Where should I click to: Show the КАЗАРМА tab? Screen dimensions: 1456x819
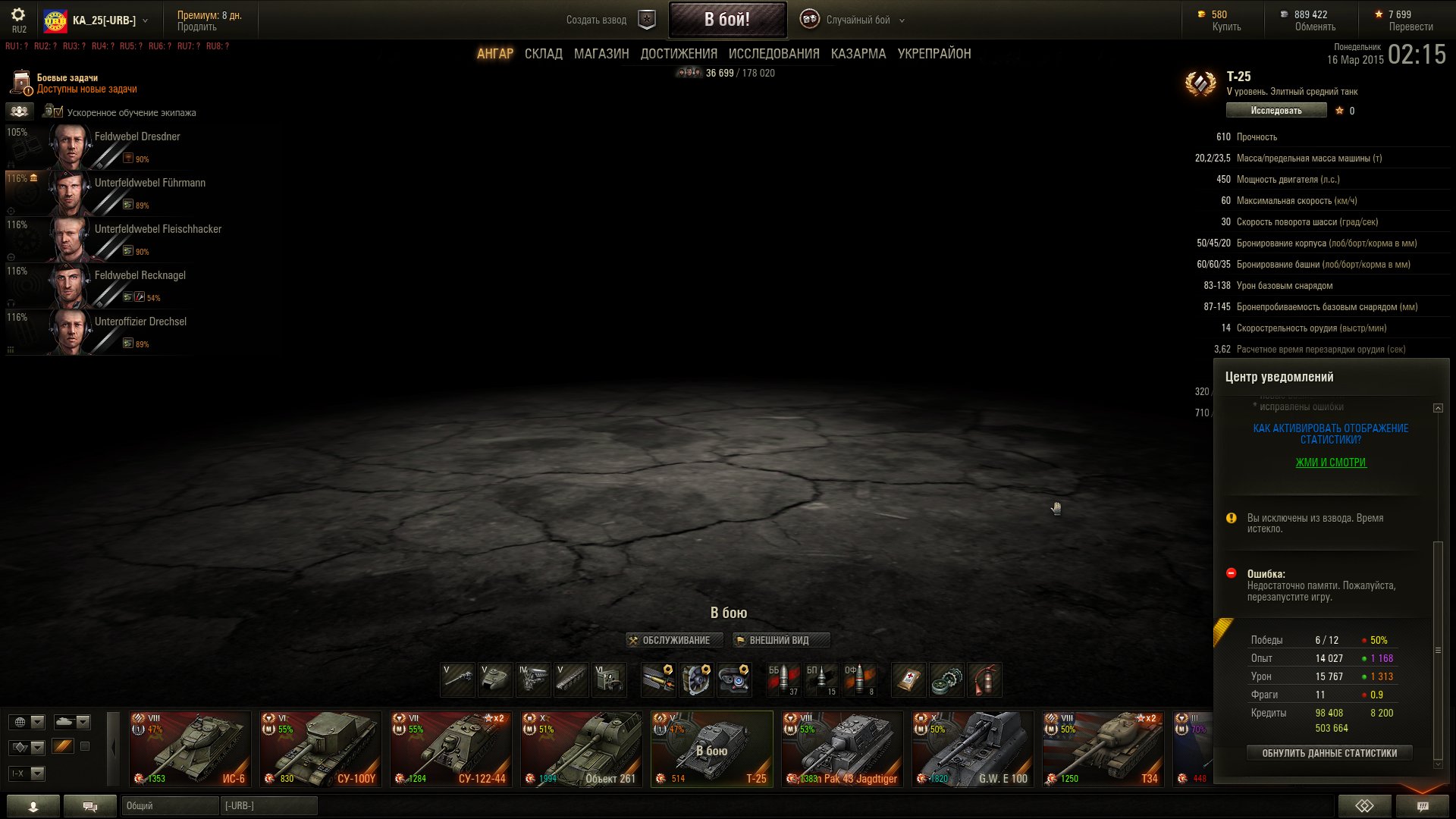(x=858, y=54)
